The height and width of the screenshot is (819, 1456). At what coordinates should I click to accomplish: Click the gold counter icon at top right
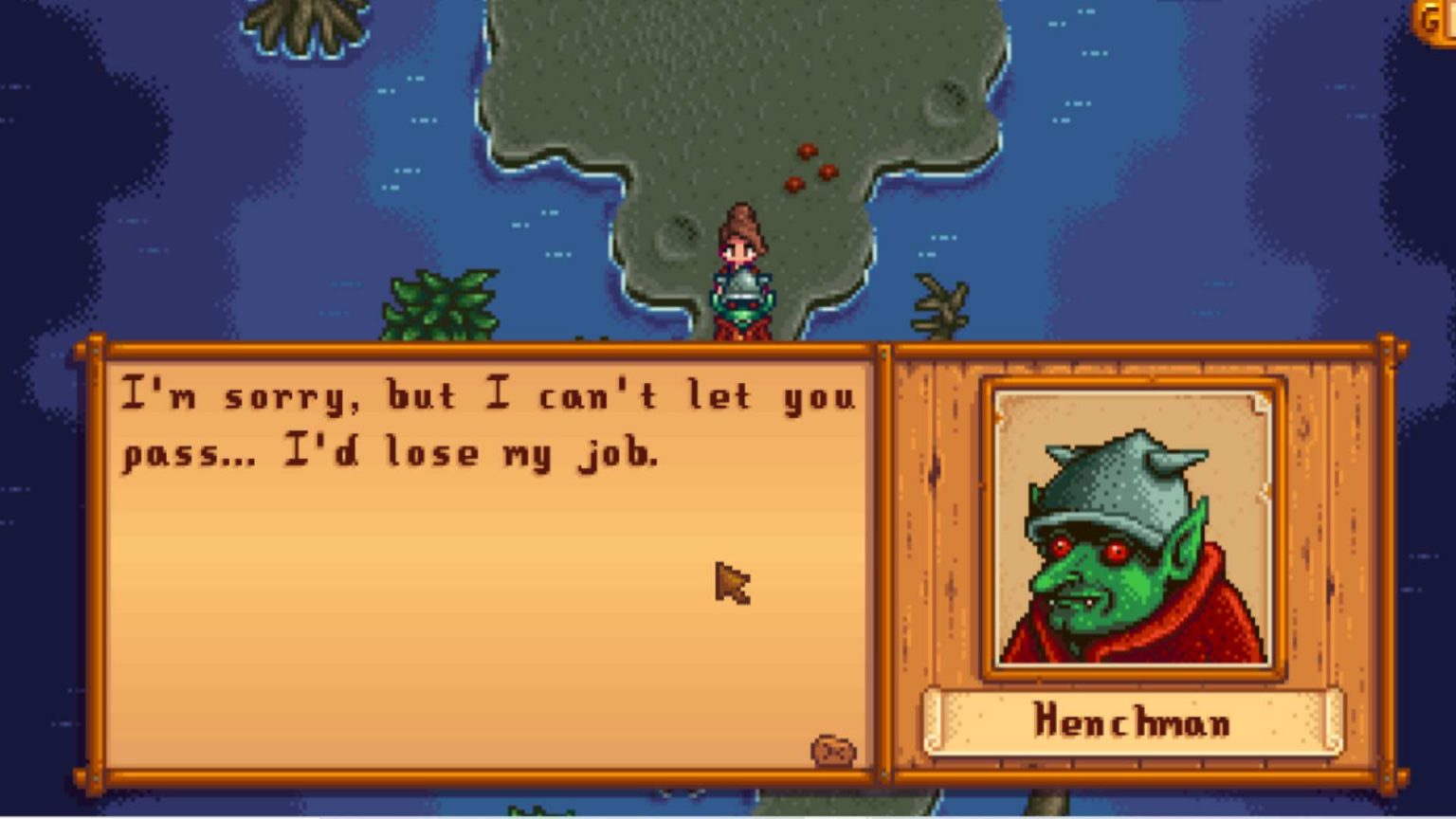tap(1430, 17)
